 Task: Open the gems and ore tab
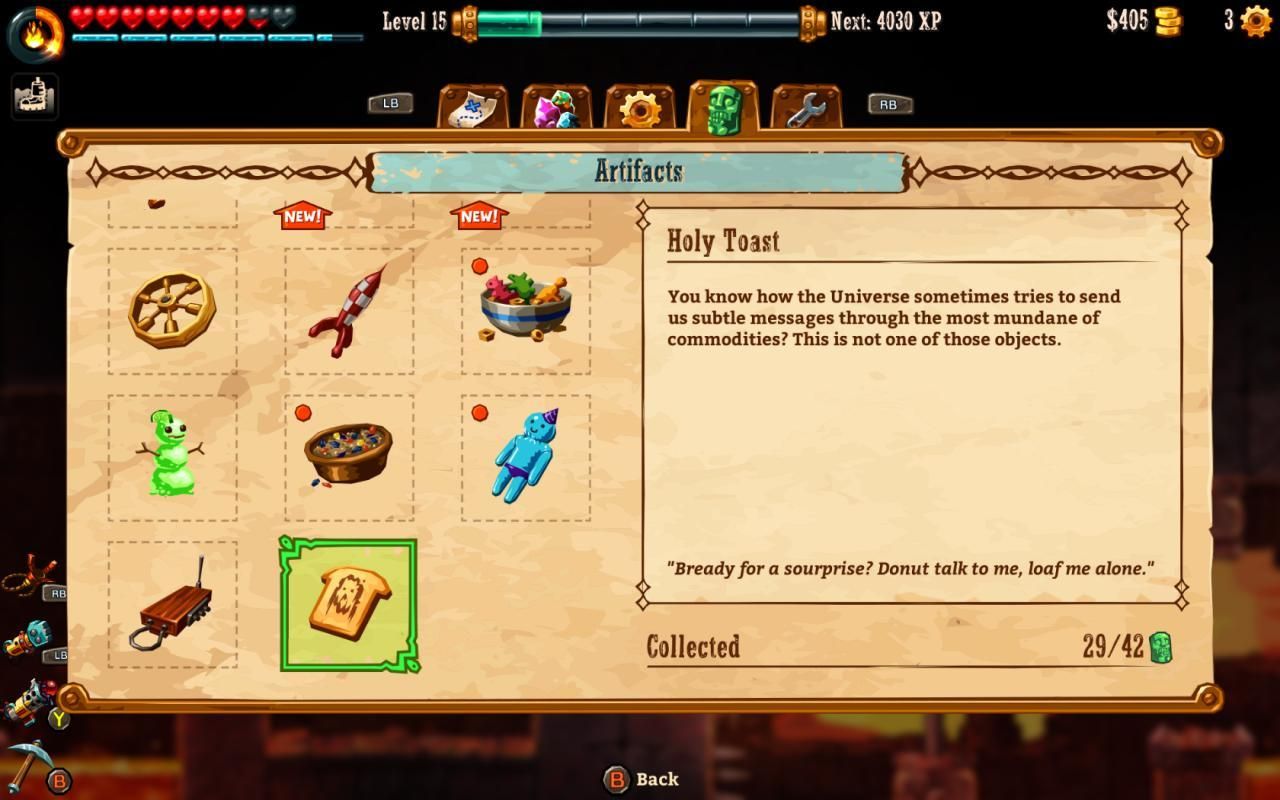[556, 108]
